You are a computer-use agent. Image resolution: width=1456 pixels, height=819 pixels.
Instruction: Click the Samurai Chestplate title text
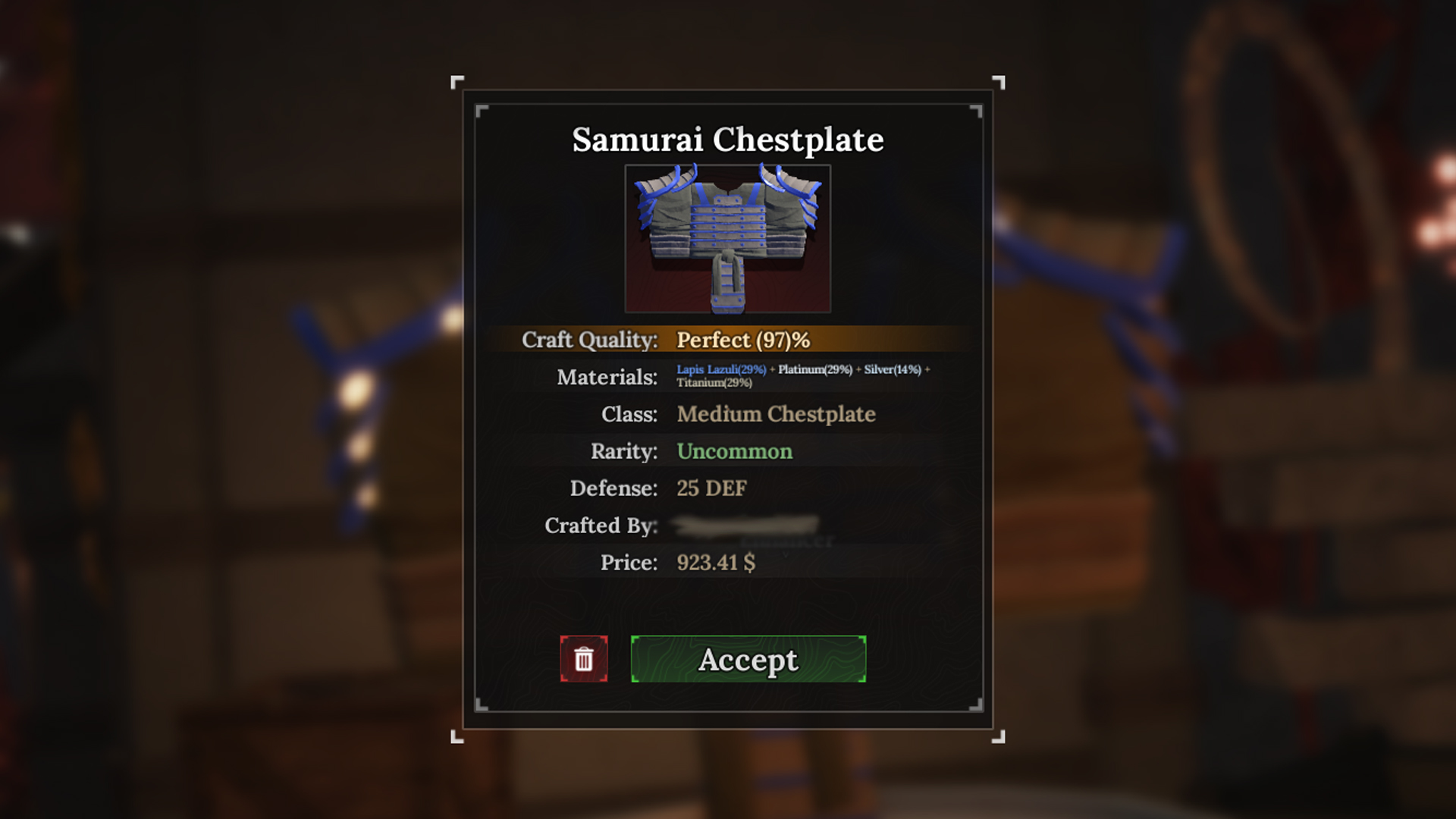727,140
